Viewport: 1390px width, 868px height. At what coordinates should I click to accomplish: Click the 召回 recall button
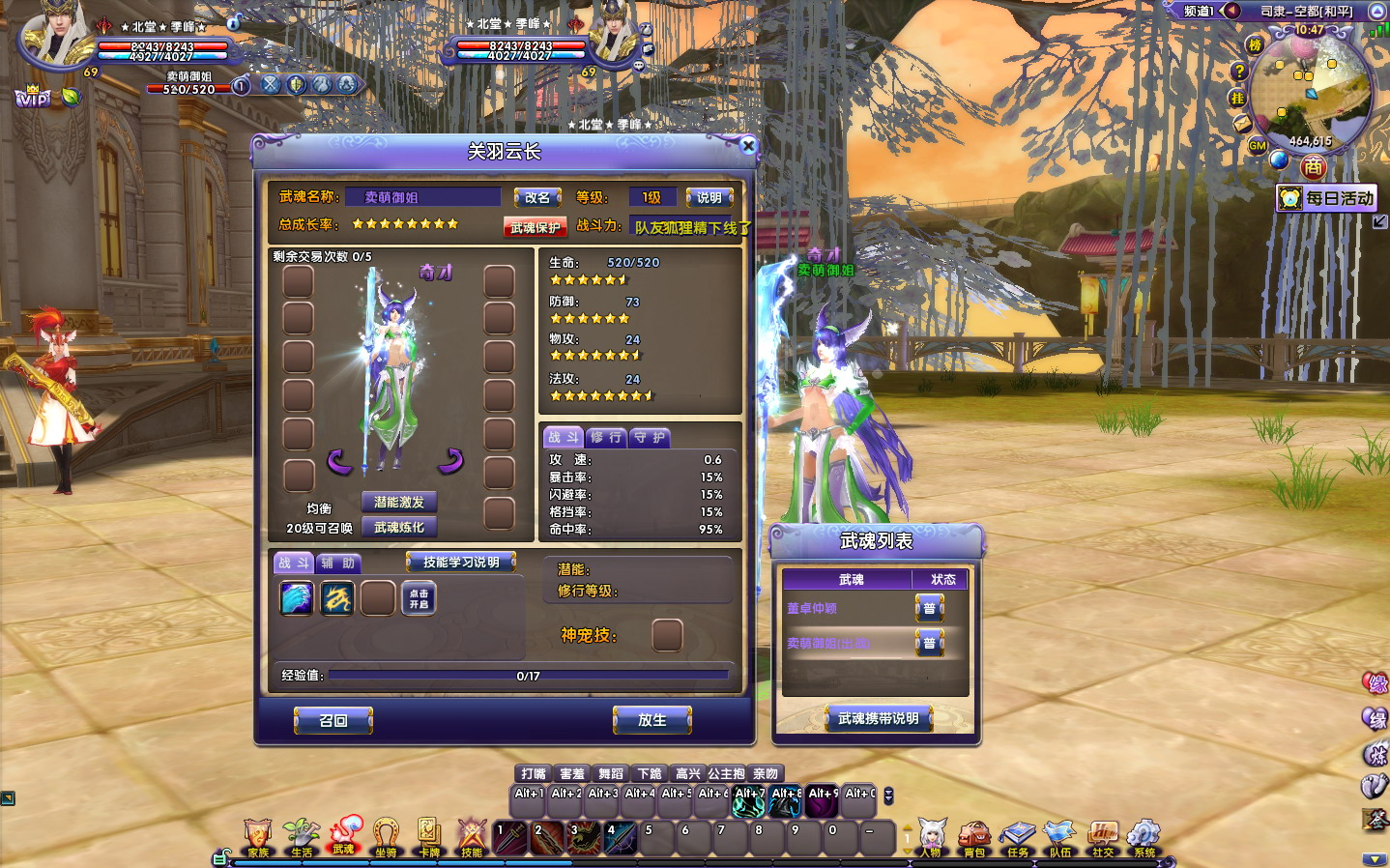click(333, 720)
